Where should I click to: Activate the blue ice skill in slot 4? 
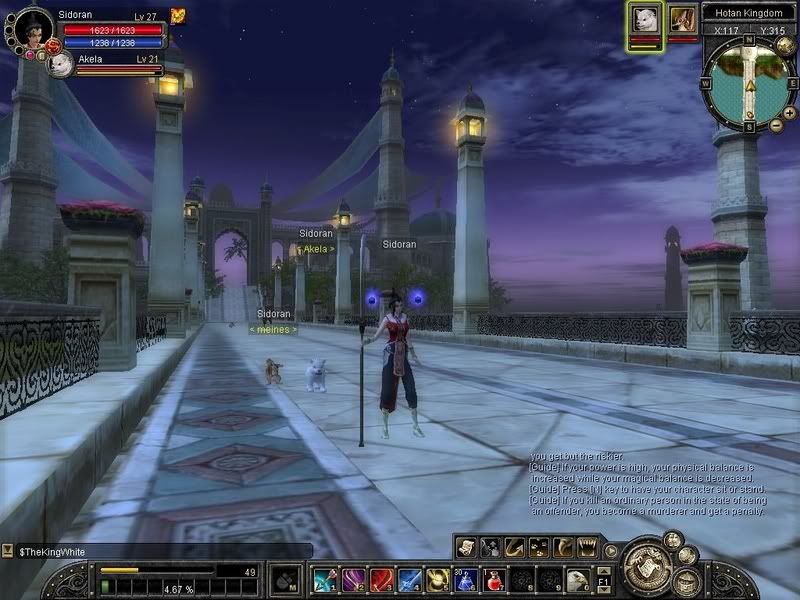point(409,579)
